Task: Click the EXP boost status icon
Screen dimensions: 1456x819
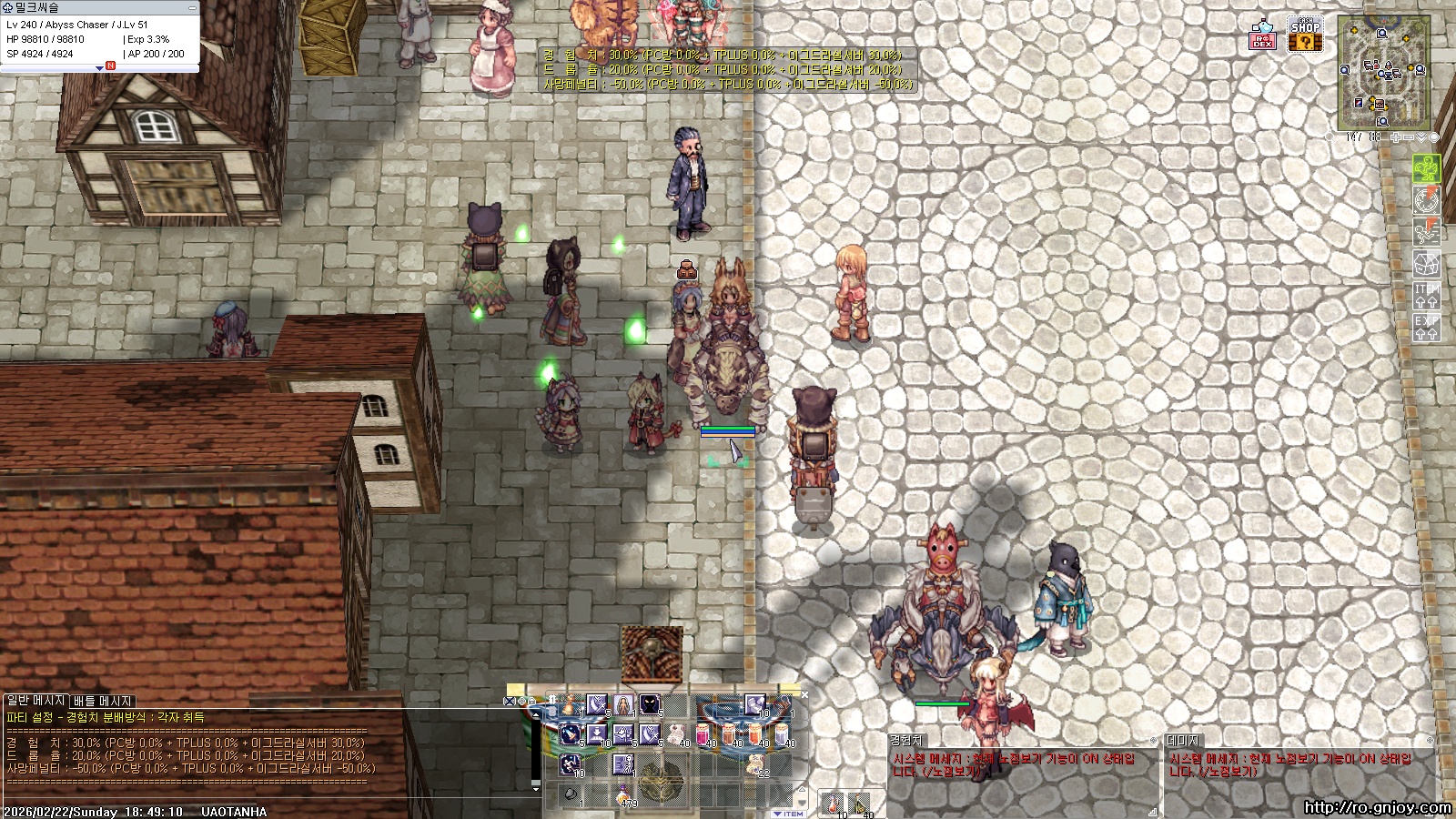Action: coord(1426,328)
